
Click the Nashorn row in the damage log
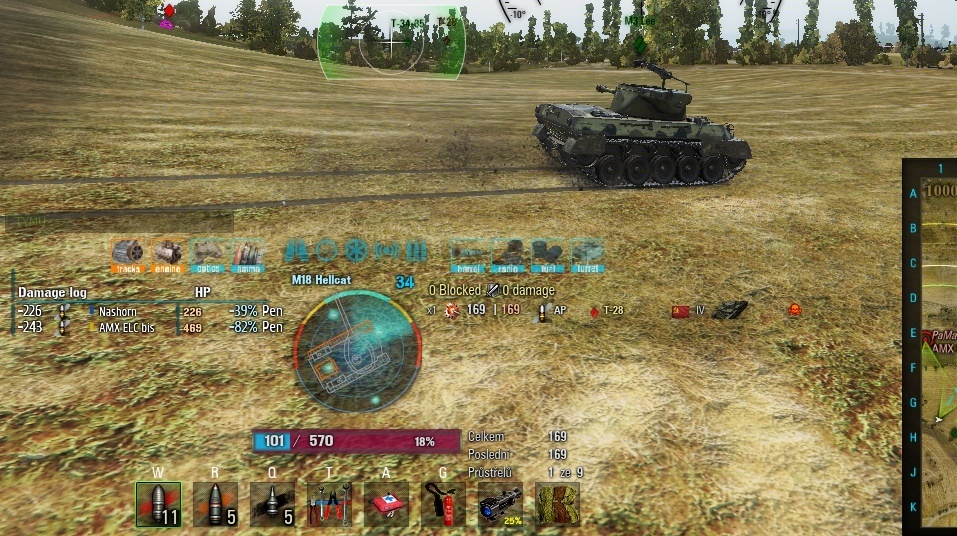pos(150,312)
